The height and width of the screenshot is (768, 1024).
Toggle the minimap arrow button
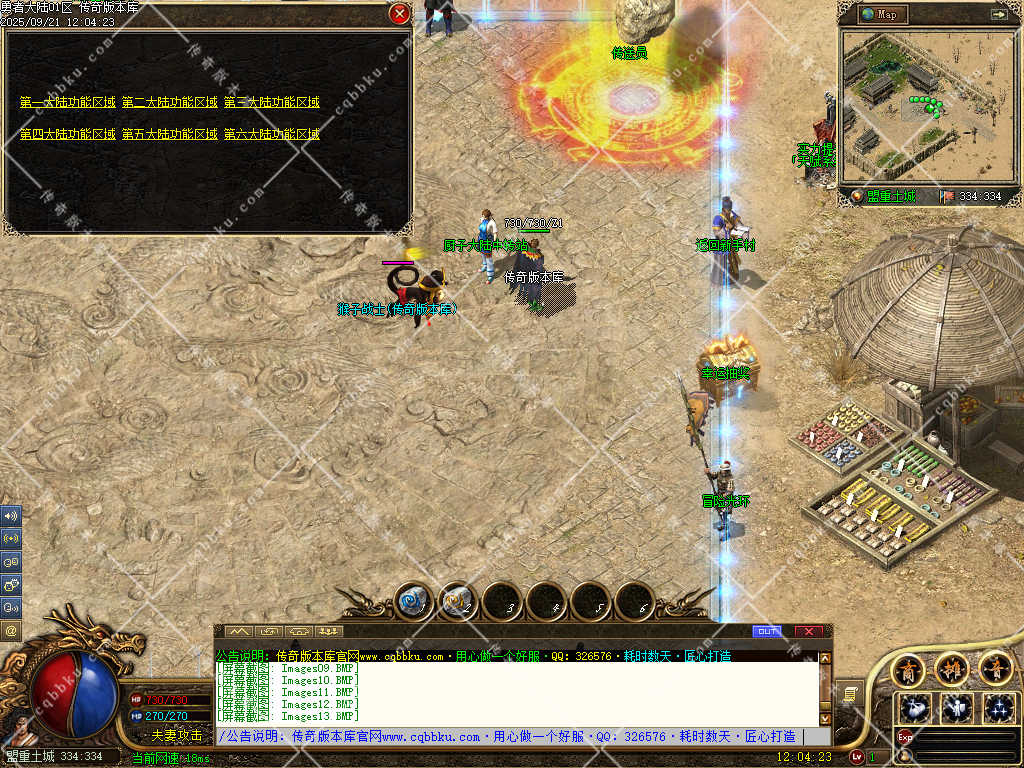coord(998,14)
